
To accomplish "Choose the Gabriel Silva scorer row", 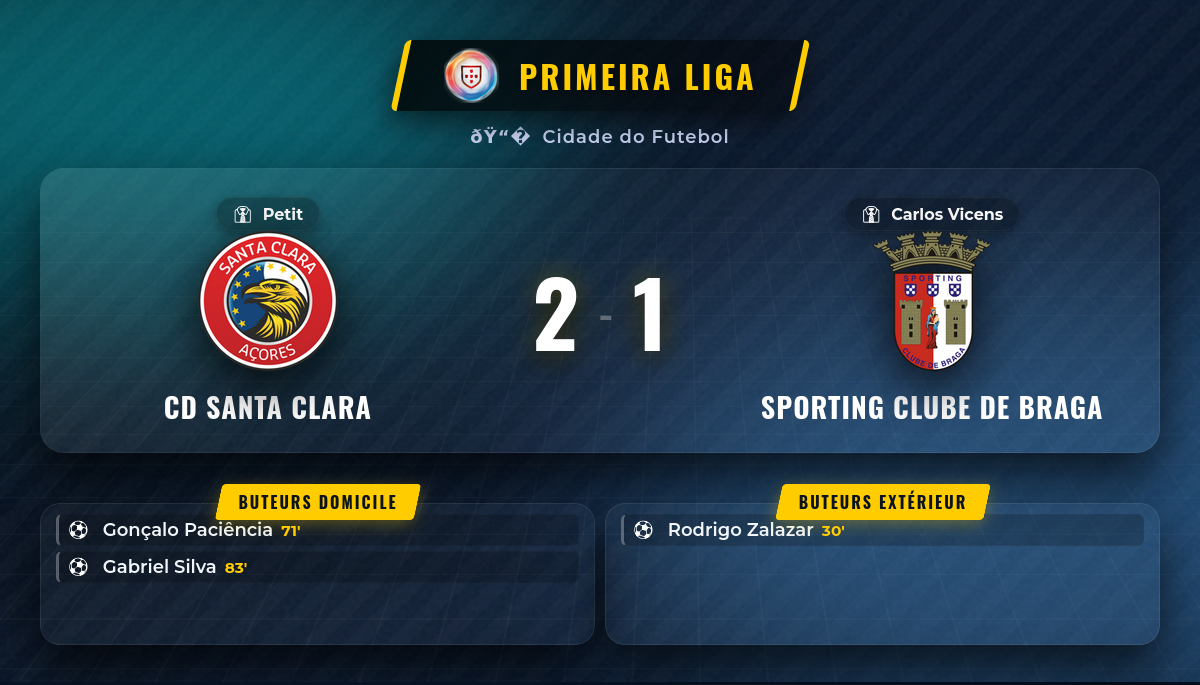I will (318, 567).
